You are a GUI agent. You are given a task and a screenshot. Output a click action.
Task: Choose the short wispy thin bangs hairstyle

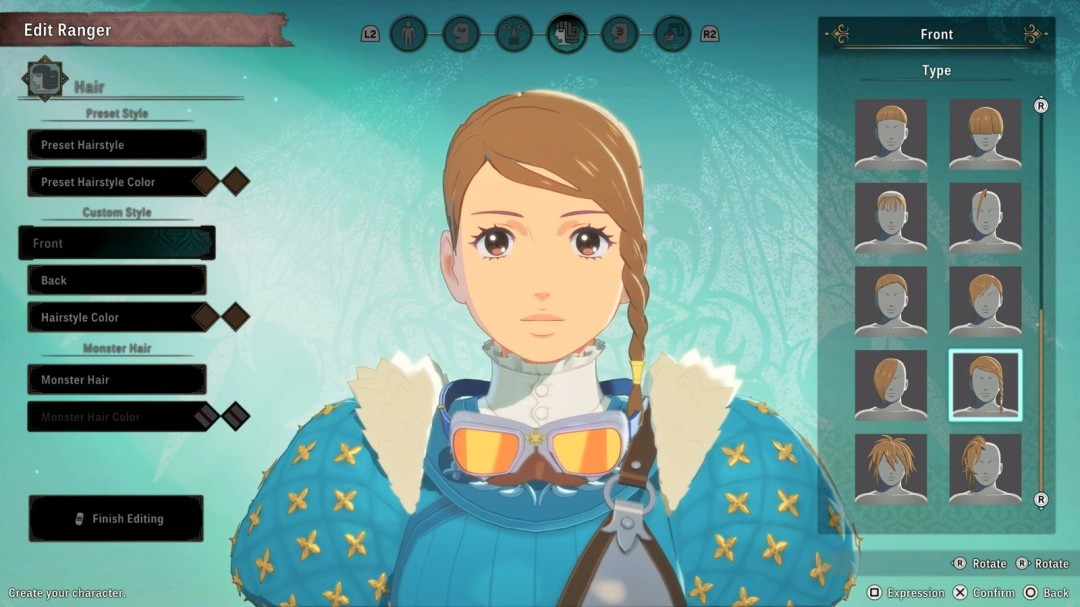(x=891, y=217)
